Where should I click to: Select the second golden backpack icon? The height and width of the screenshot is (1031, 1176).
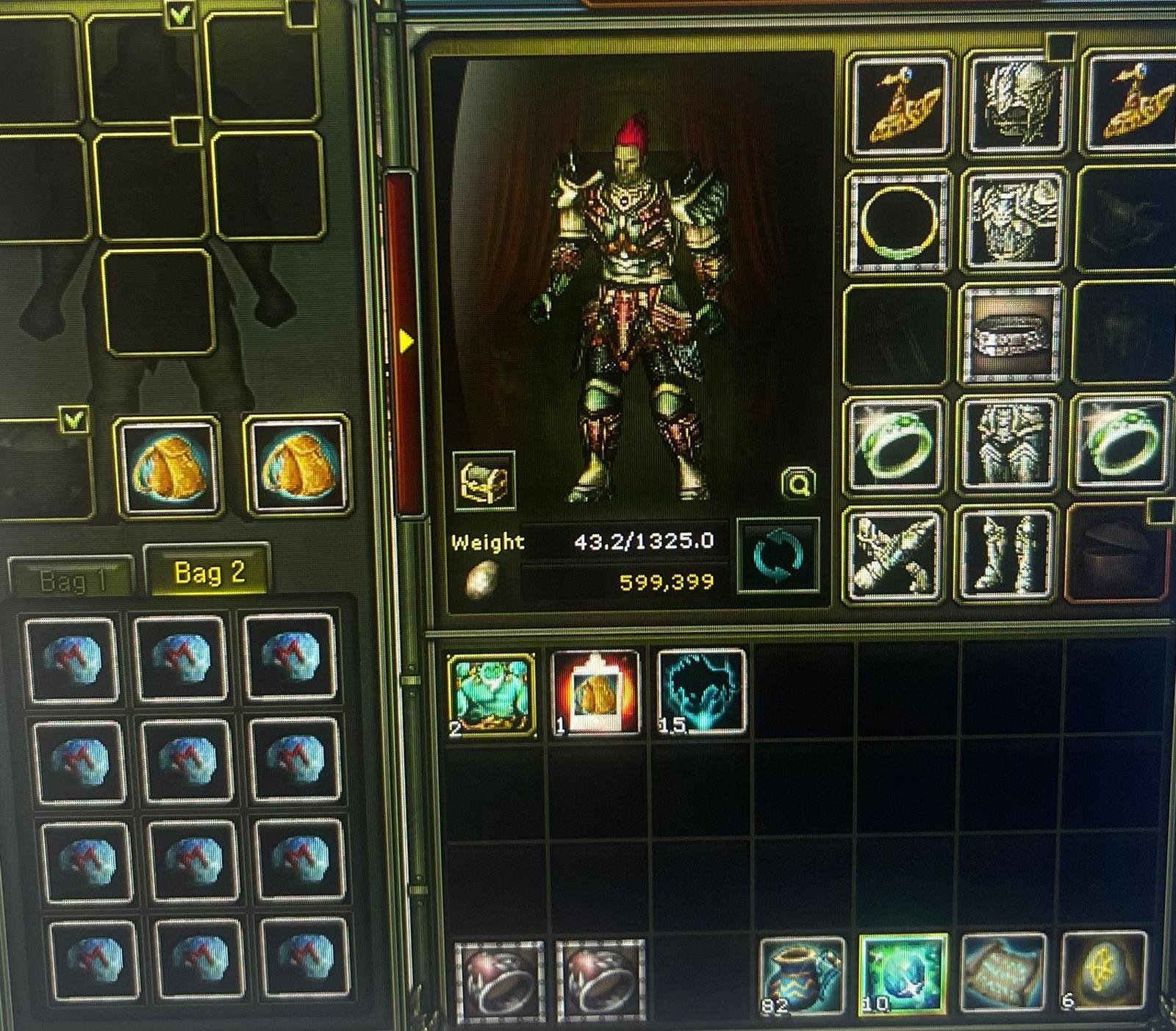point(294,470)
